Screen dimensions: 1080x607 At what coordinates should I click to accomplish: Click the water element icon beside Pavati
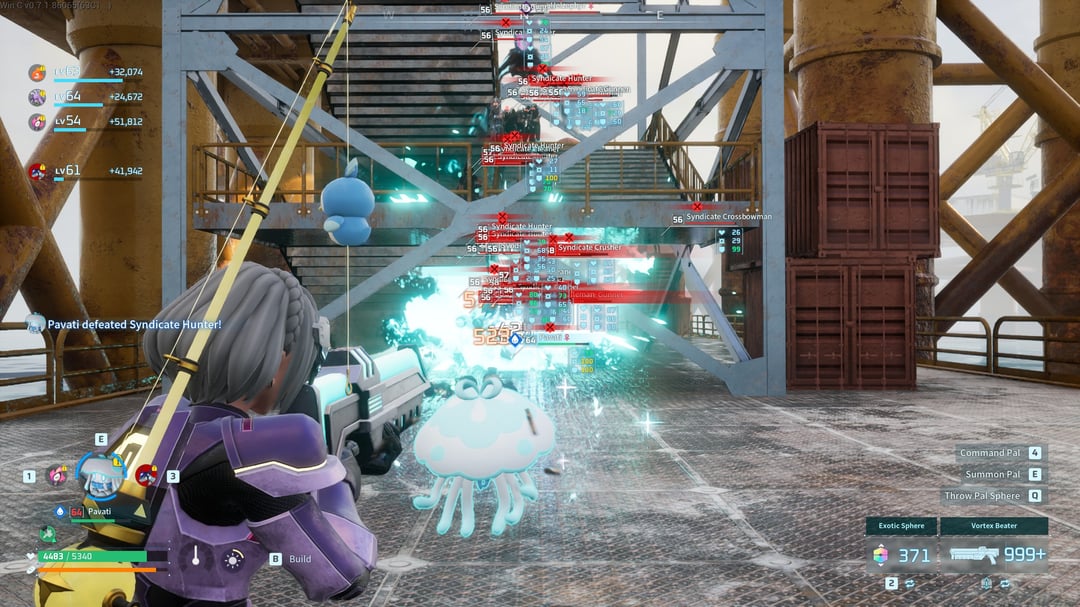click(x=62, y=511)
